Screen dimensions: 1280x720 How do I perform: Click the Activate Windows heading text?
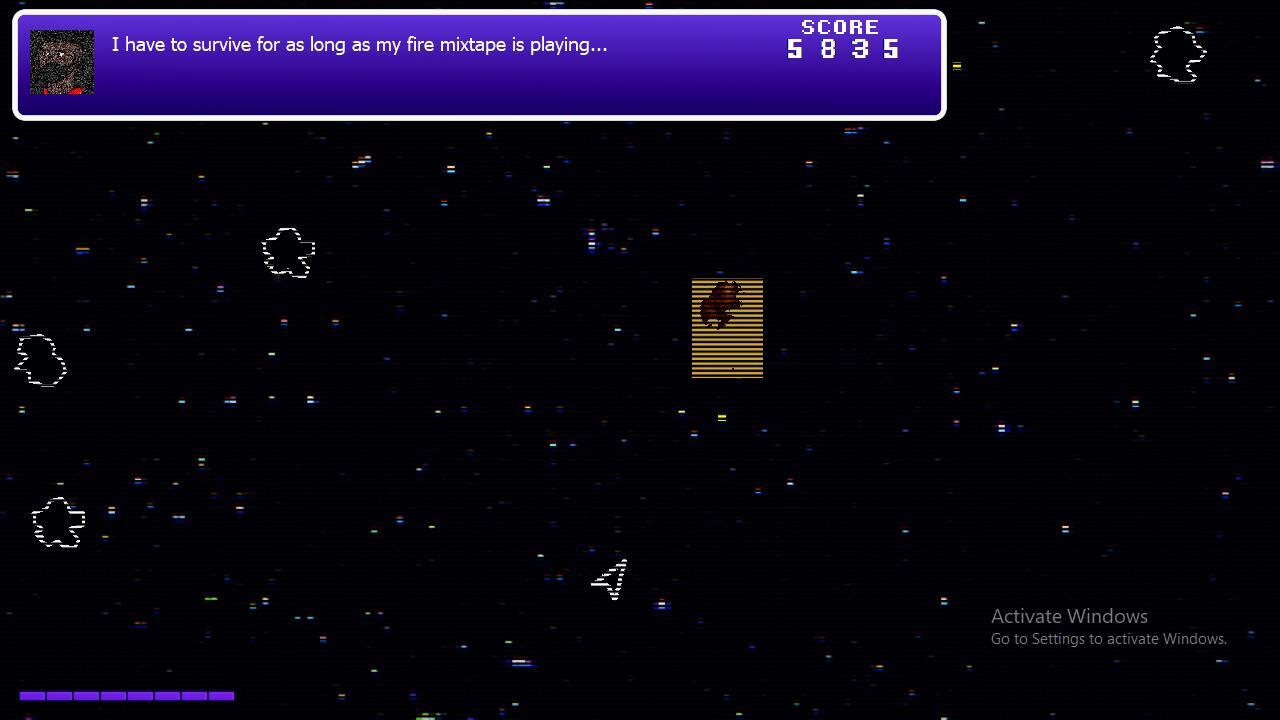click(x=1069, y=616)
